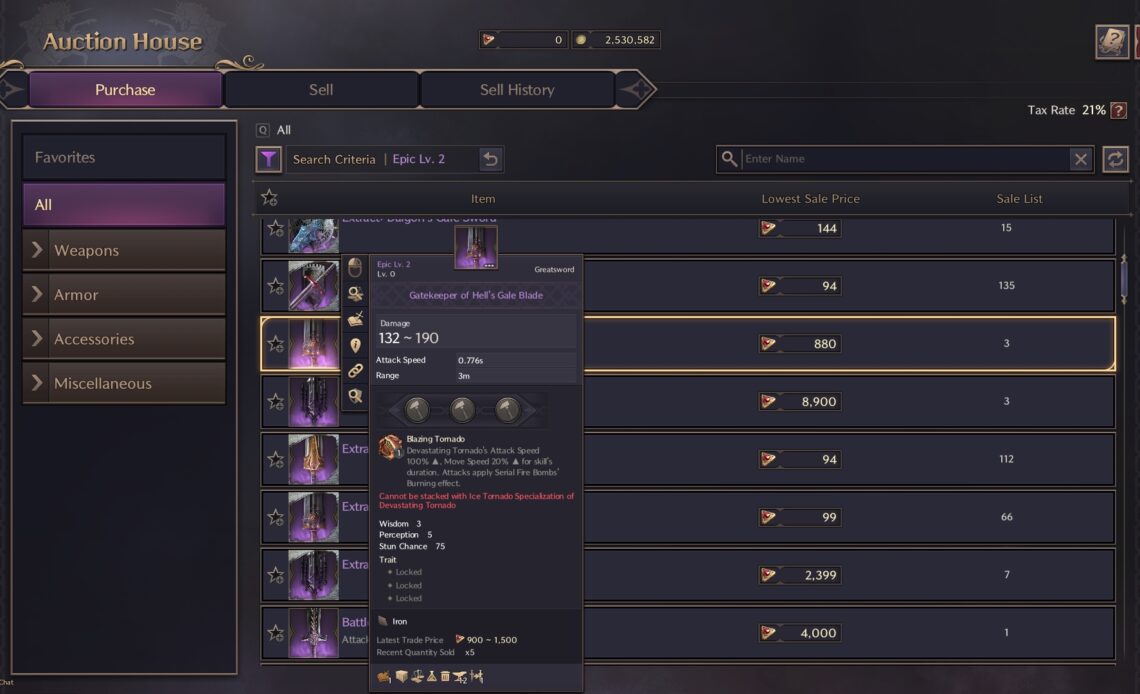Expand the Accessories category
This screenshot has width=1140, height=694.
coord(124,339)
